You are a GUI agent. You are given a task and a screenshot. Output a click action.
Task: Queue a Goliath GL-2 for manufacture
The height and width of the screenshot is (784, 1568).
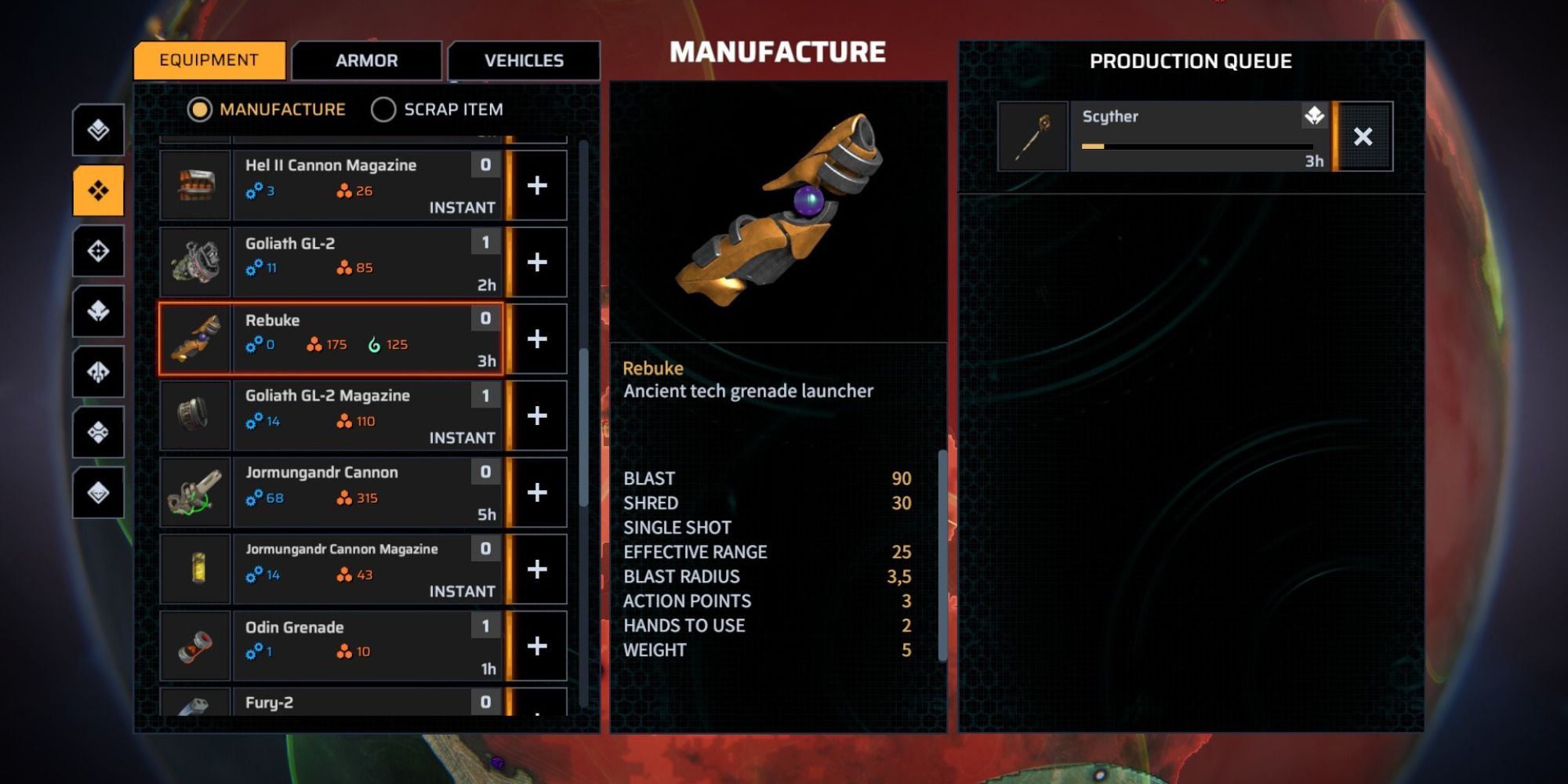tap(538, 262)
